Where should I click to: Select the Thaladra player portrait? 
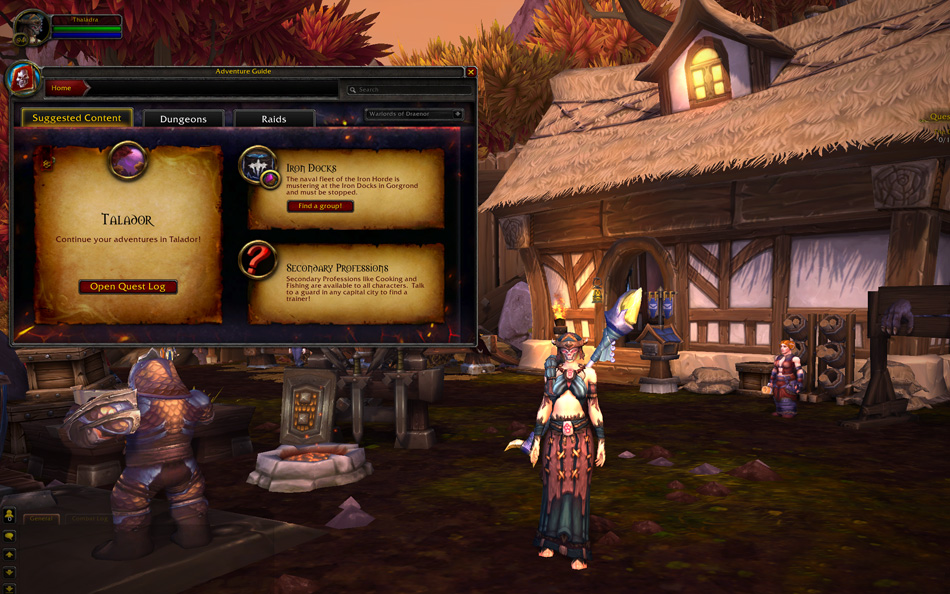tap(31, 26)
